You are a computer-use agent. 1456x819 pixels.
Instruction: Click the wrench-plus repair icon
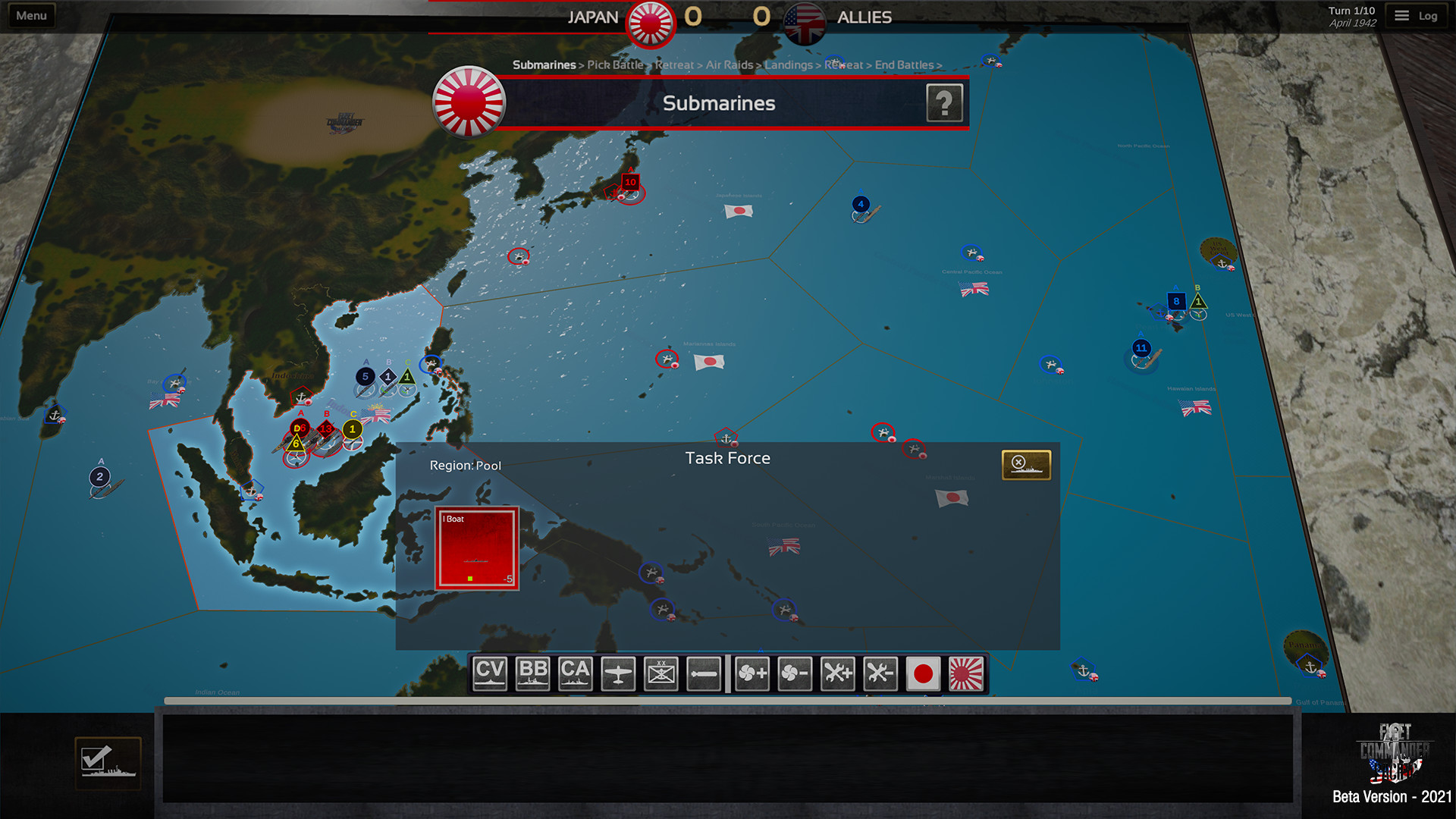[x=836, y=673]
